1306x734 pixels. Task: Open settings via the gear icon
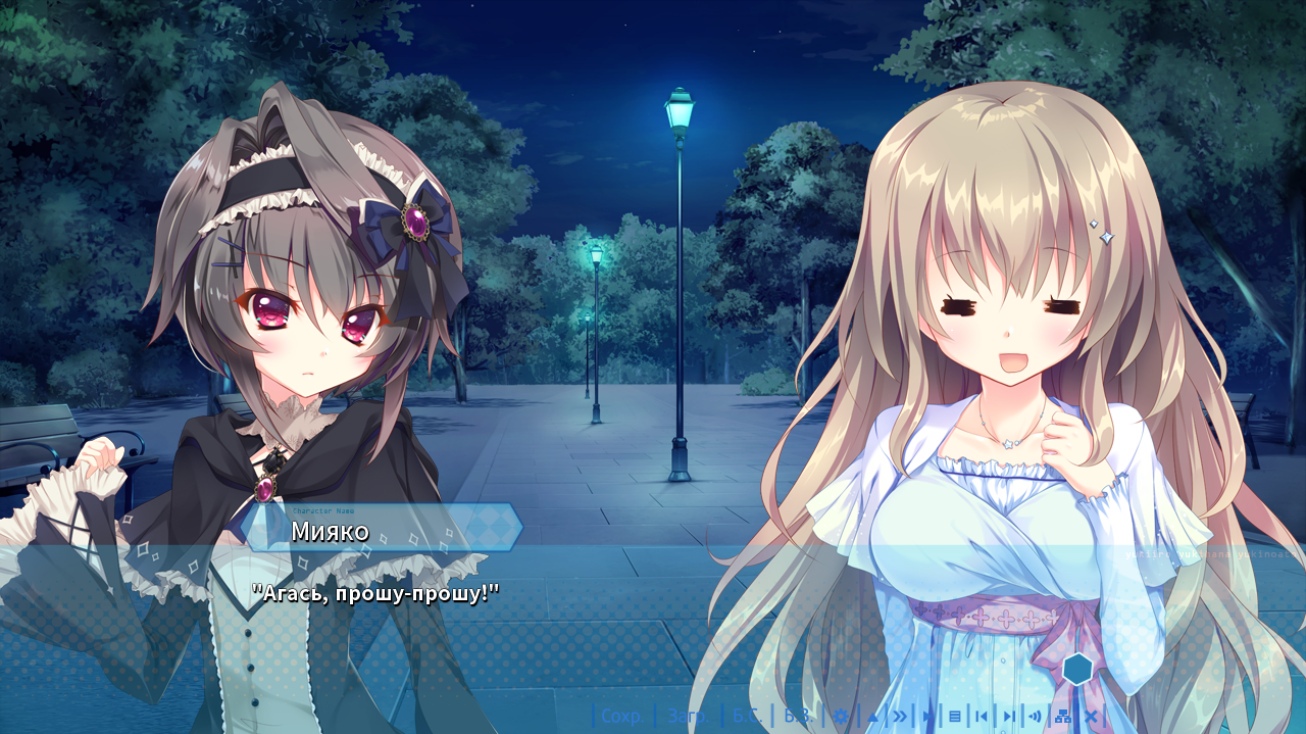click(x=841, y=716)
